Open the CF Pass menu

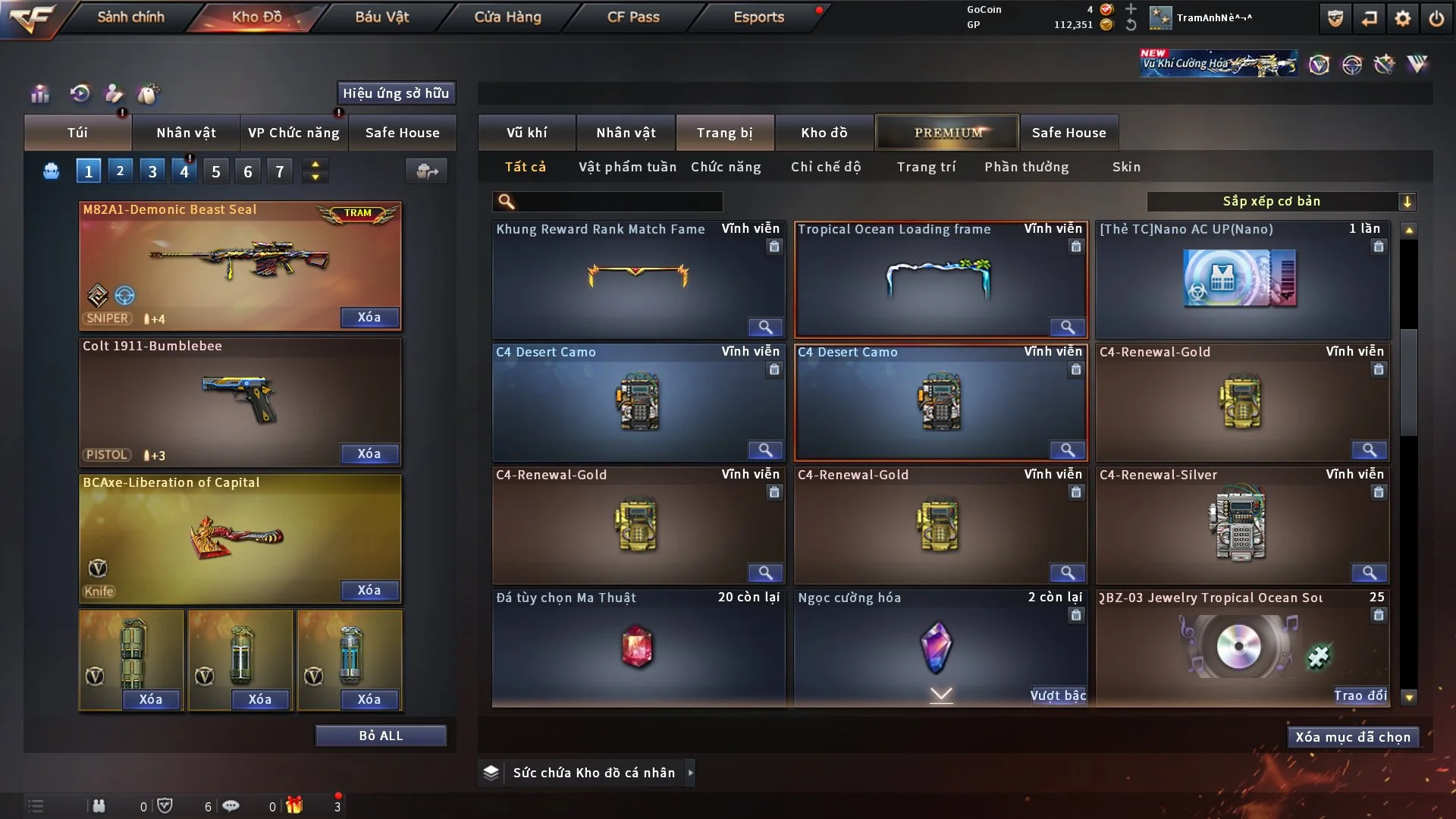633,17
